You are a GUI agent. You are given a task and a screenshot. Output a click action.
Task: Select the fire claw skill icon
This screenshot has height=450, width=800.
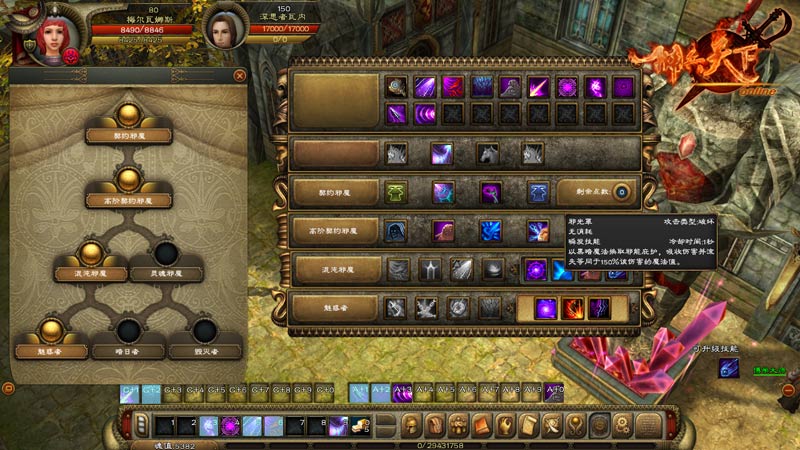coord(572,308)
